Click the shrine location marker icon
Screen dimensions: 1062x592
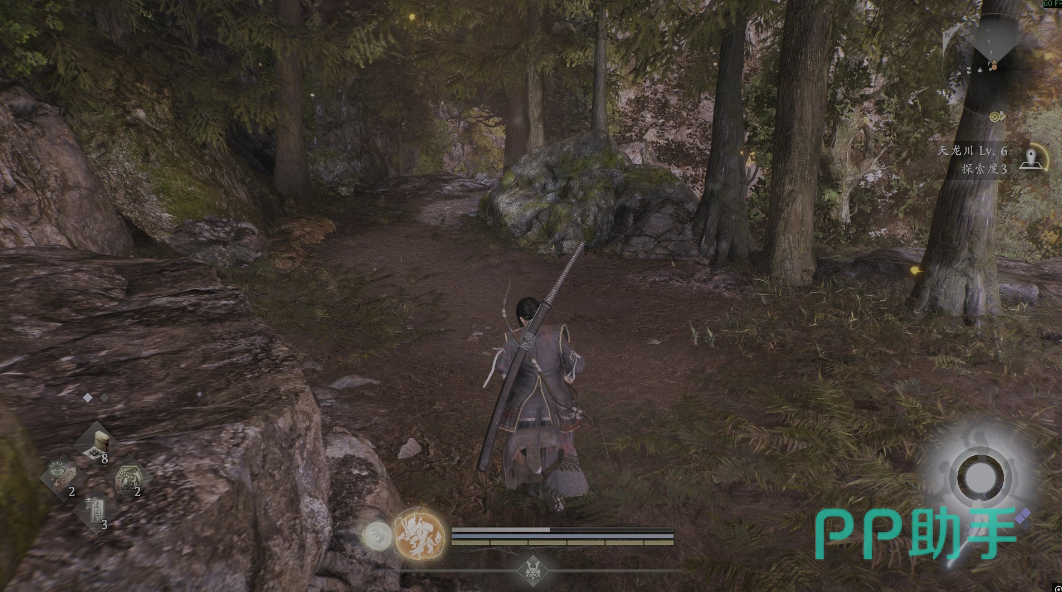click(1033, 158)
